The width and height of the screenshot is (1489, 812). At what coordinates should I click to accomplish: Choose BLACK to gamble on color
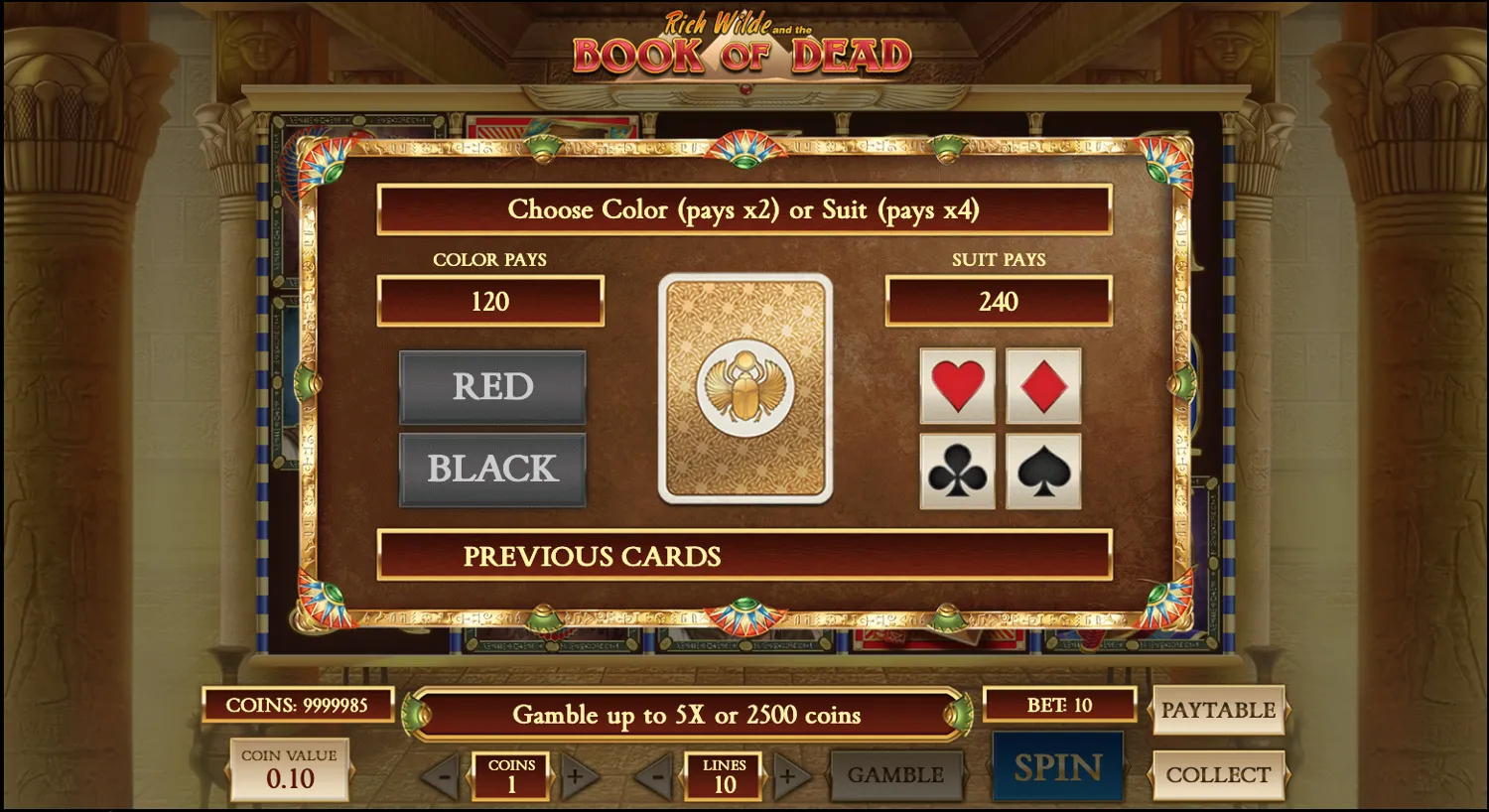pyautogui.click(x=492, y=468)
